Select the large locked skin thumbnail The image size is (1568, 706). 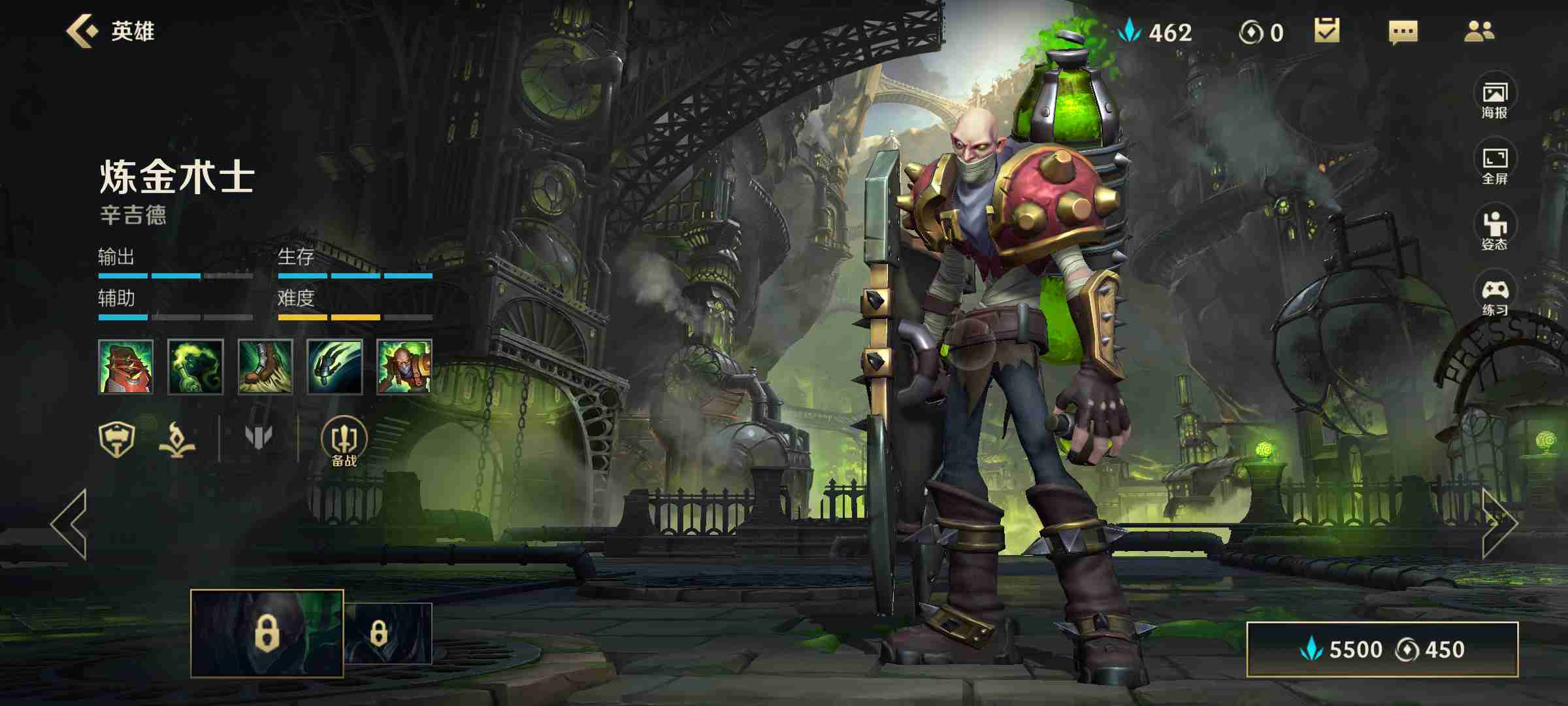pyautogui.click(x=267, y=633)
